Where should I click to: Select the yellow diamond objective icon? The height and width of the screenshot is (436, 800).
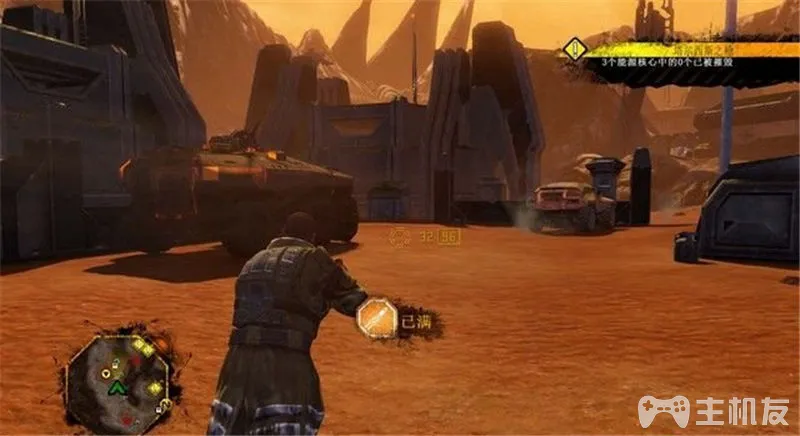pyautogui.click(x=573, y=50)
